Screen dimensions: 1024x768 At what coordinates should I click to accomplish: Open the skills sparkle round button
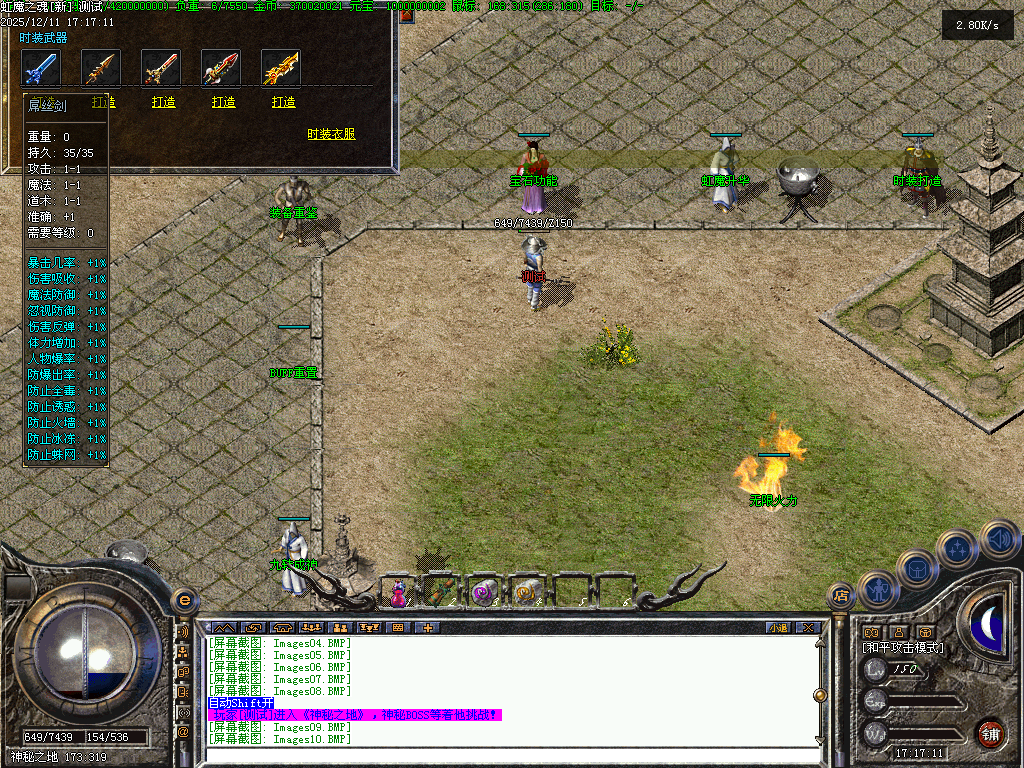(x=958, y=548)
